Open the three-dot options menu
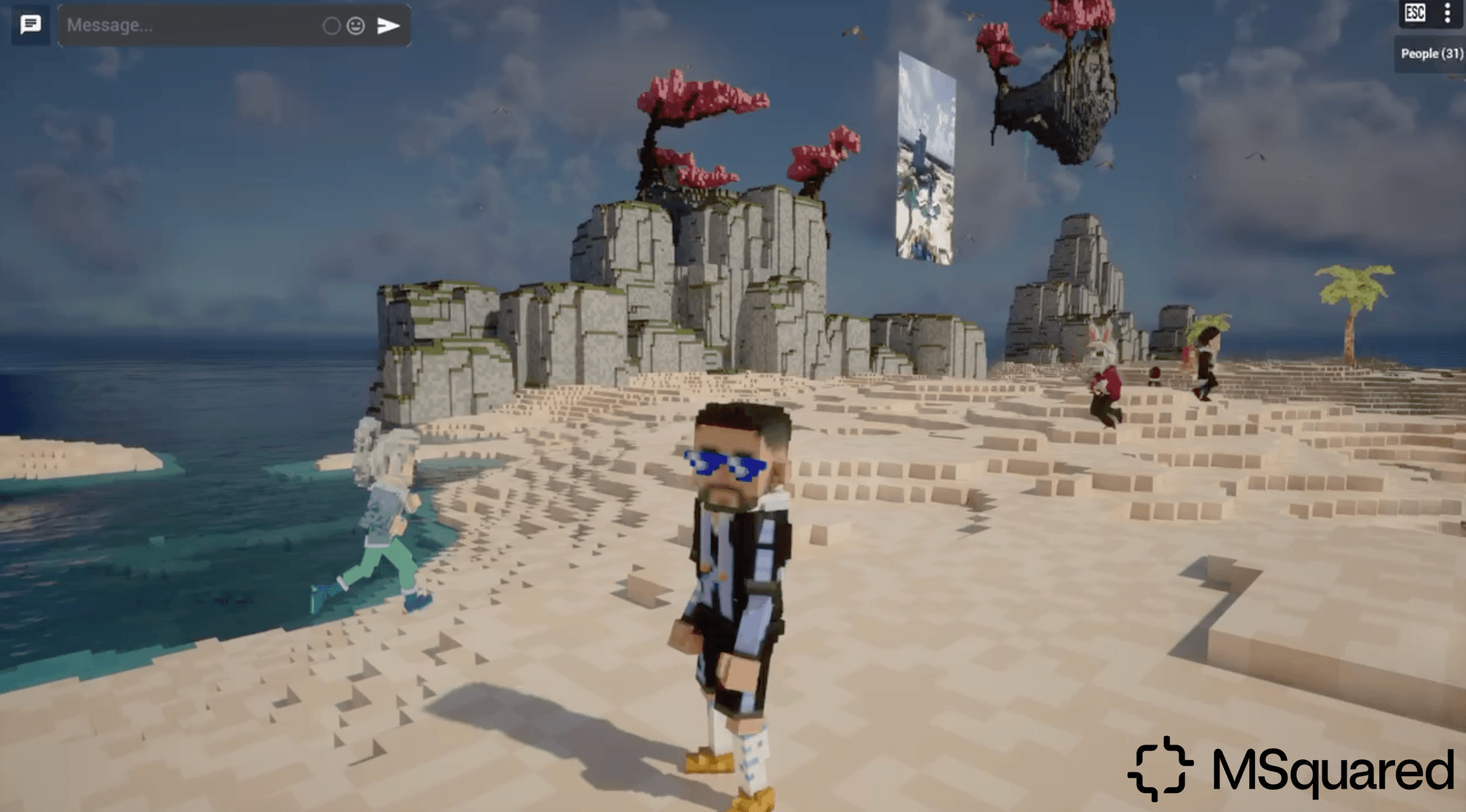1466x812 pixels. (1447, 13)
